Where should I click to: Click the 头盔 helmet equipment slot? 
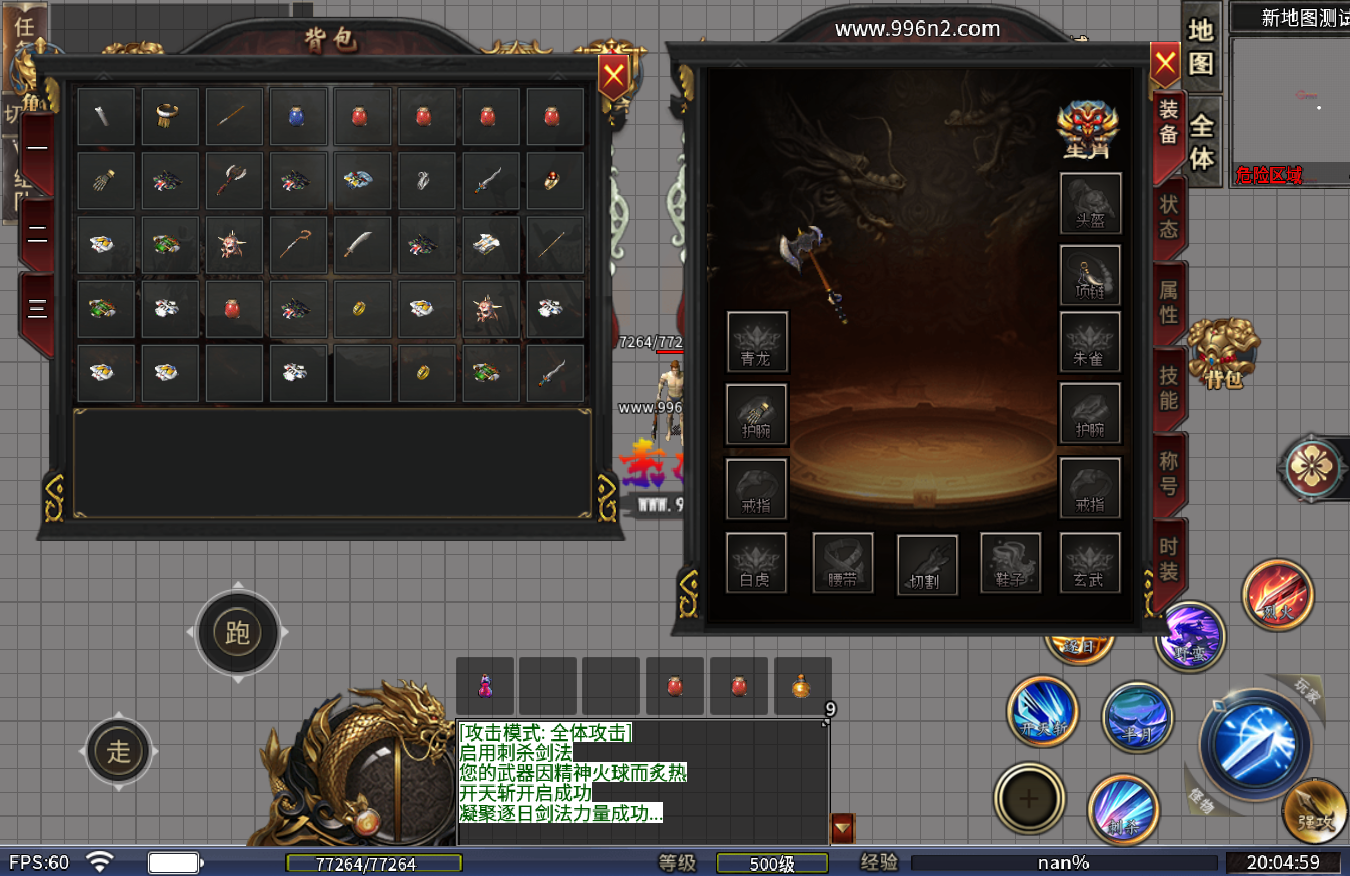[x=1090, y=203]
